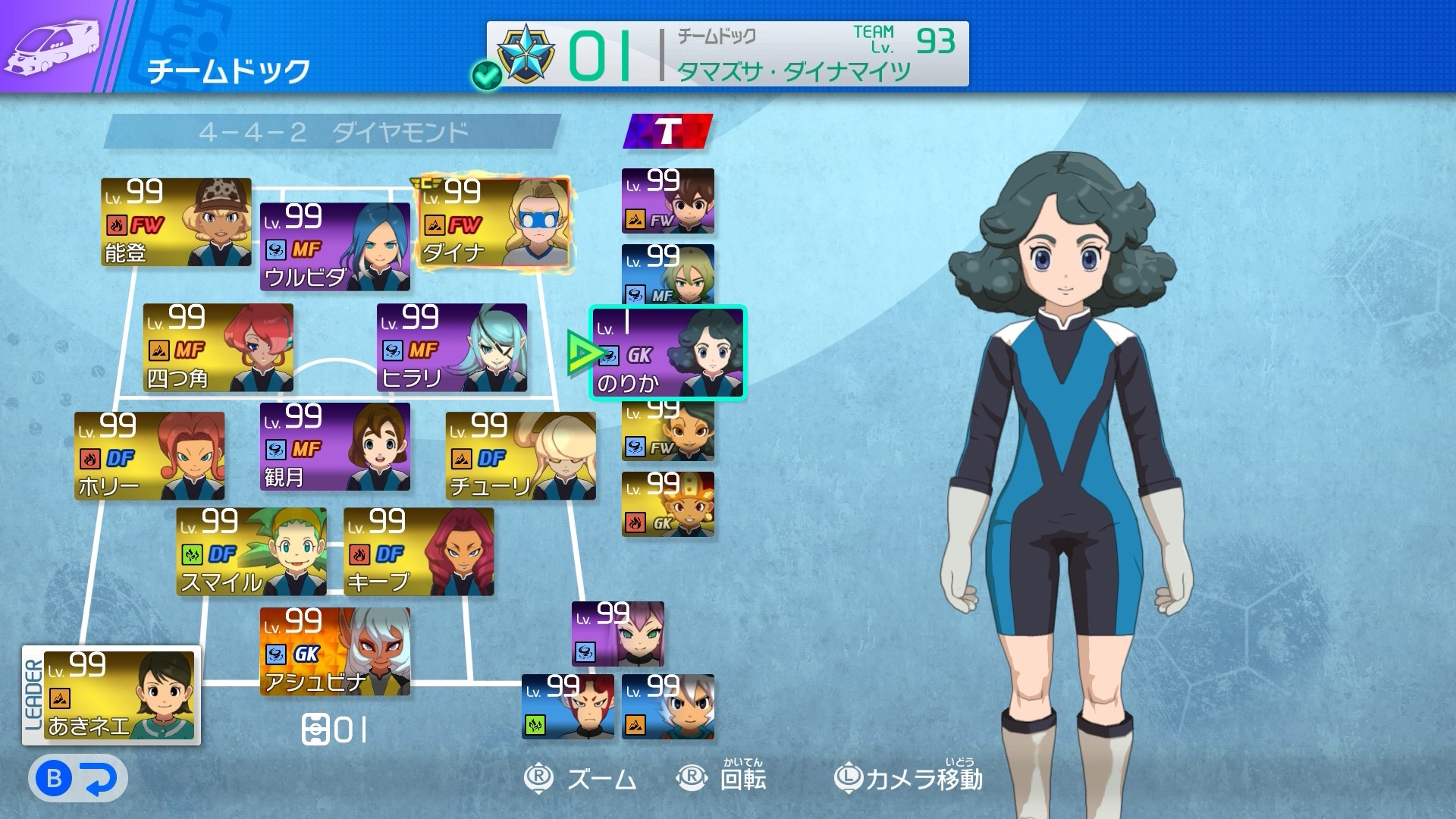The image size is (1456, 819).
Task: Choose midfielder ウルビダ card
Action: coord(334,246)
